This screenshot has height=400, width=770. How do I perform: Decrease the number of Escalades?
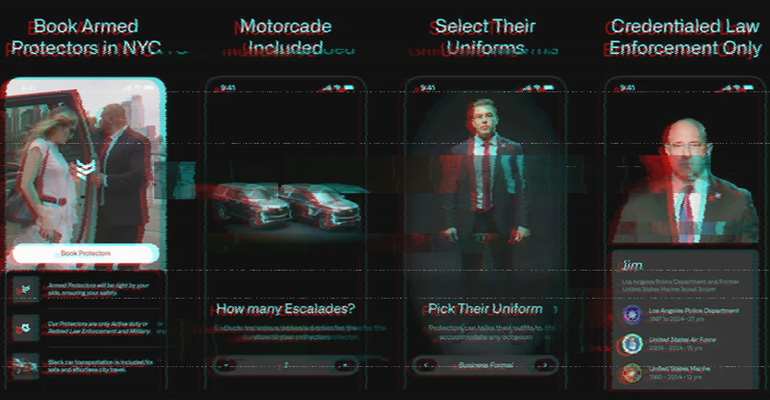coord(228,365)
